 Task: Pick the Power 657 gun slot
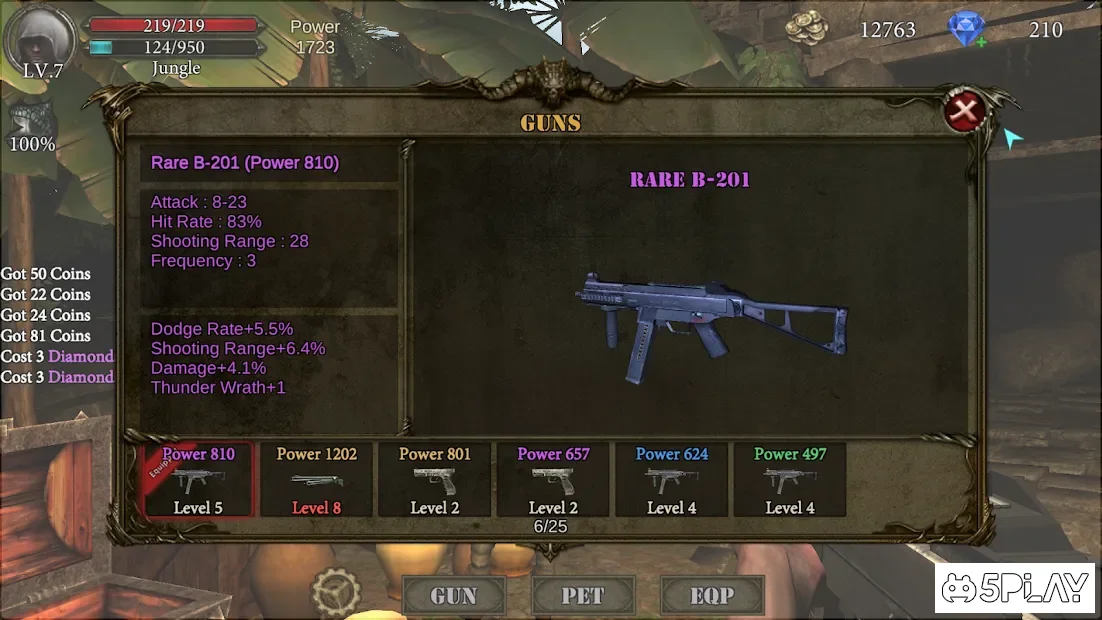[x=553, y=480]
